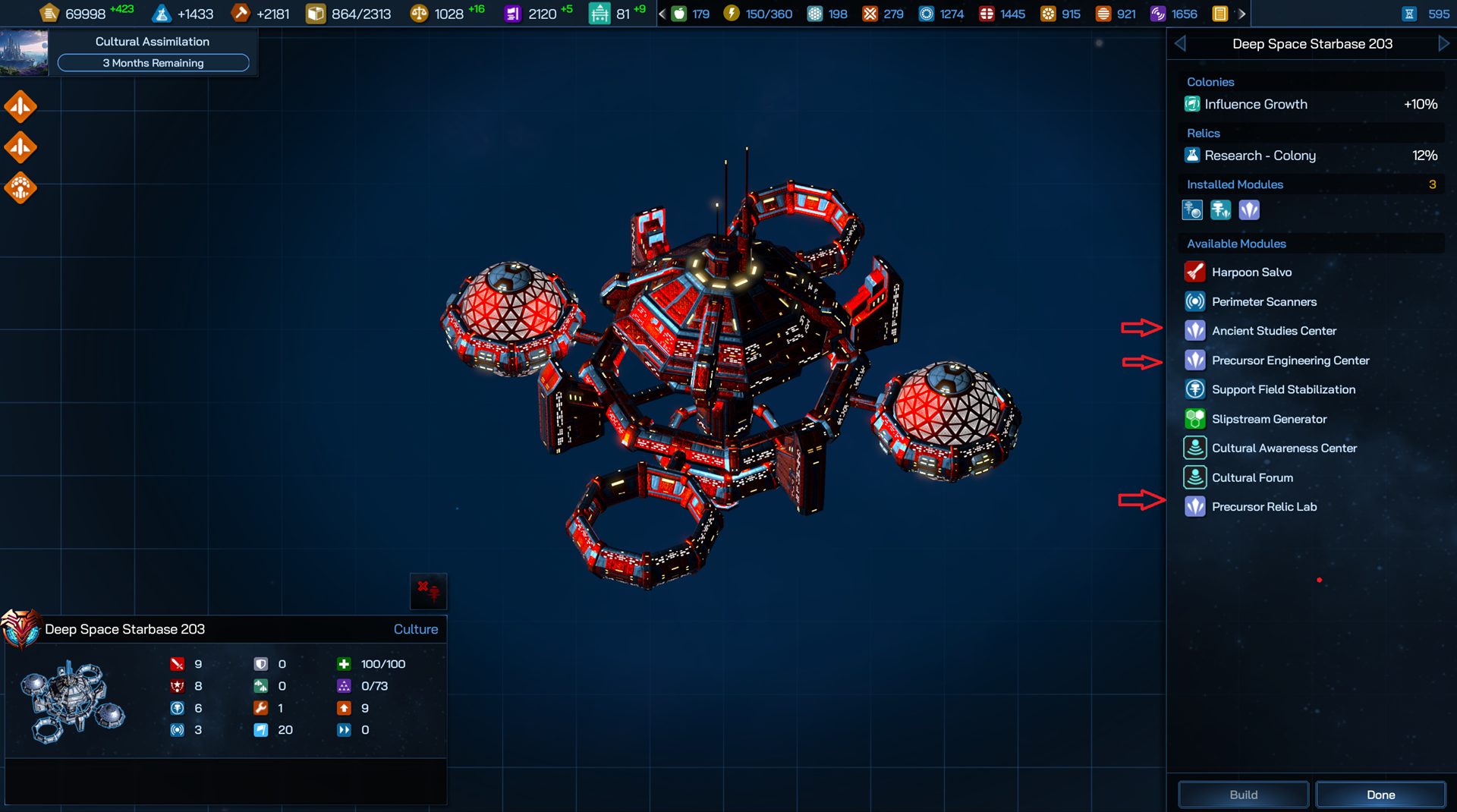Choose the Slipstream Generator module

1269,419
